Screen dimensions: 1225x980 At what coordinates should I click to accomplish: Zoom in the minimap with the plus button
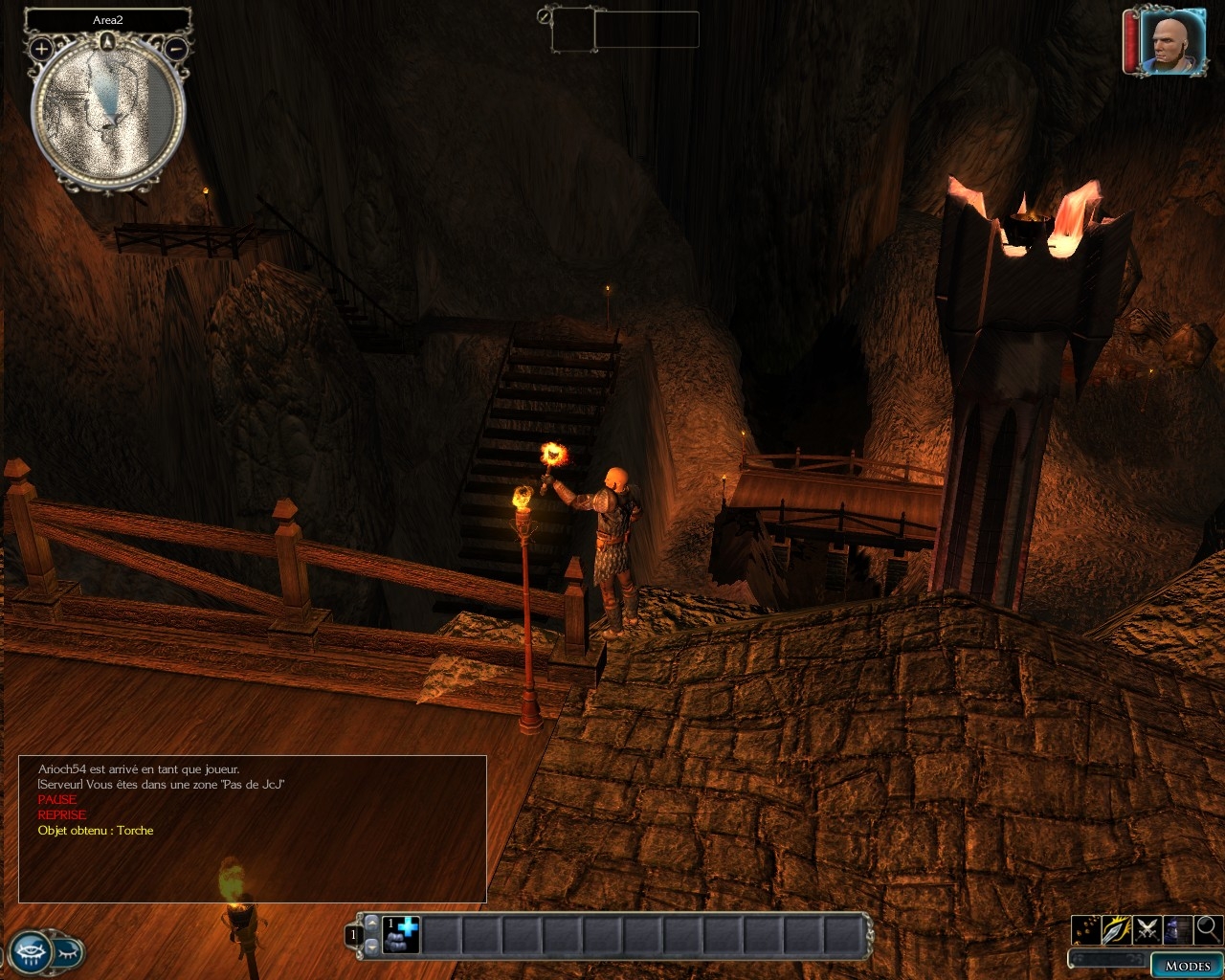tap(41, 48)
